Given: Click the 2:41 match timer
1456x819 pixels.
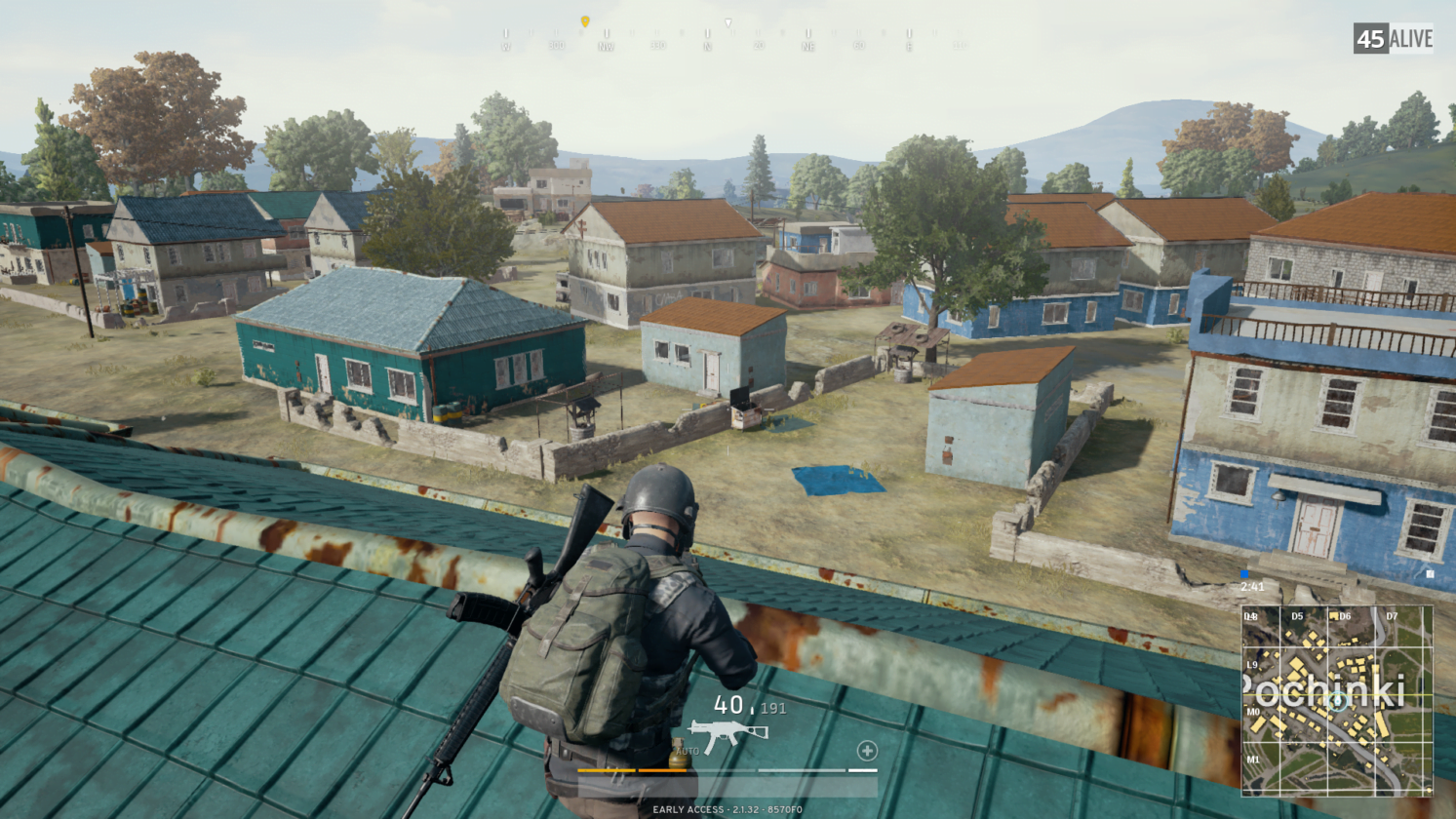Looking at the screenshot, I should (x=1252, y=587).
